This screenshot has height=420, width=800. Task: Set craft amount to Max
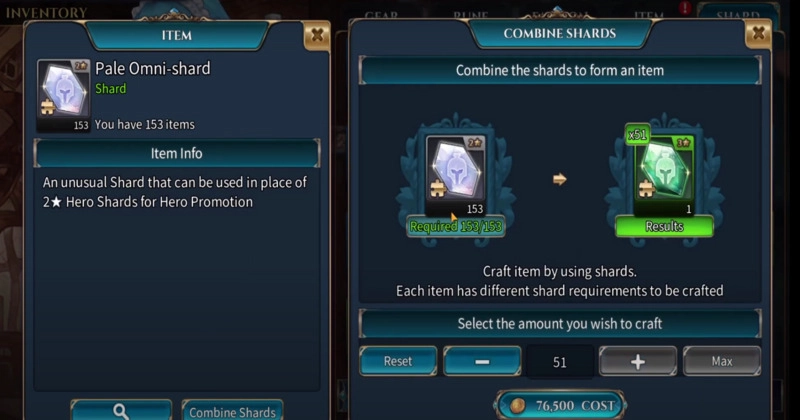tap(721, 361)
